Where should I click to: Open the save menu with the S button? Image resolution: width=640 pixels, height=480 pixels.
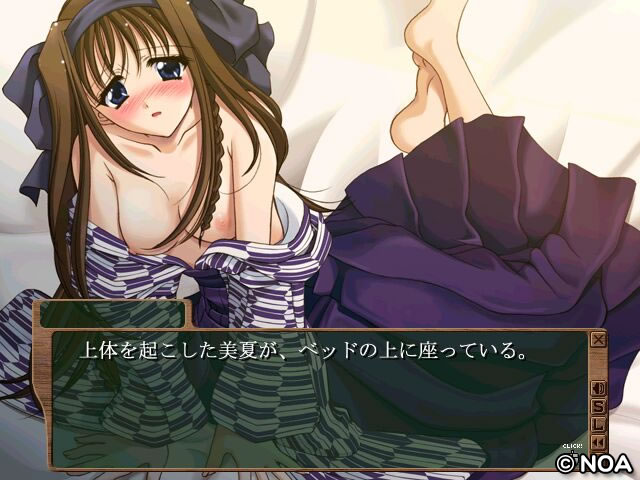[599, 405]
